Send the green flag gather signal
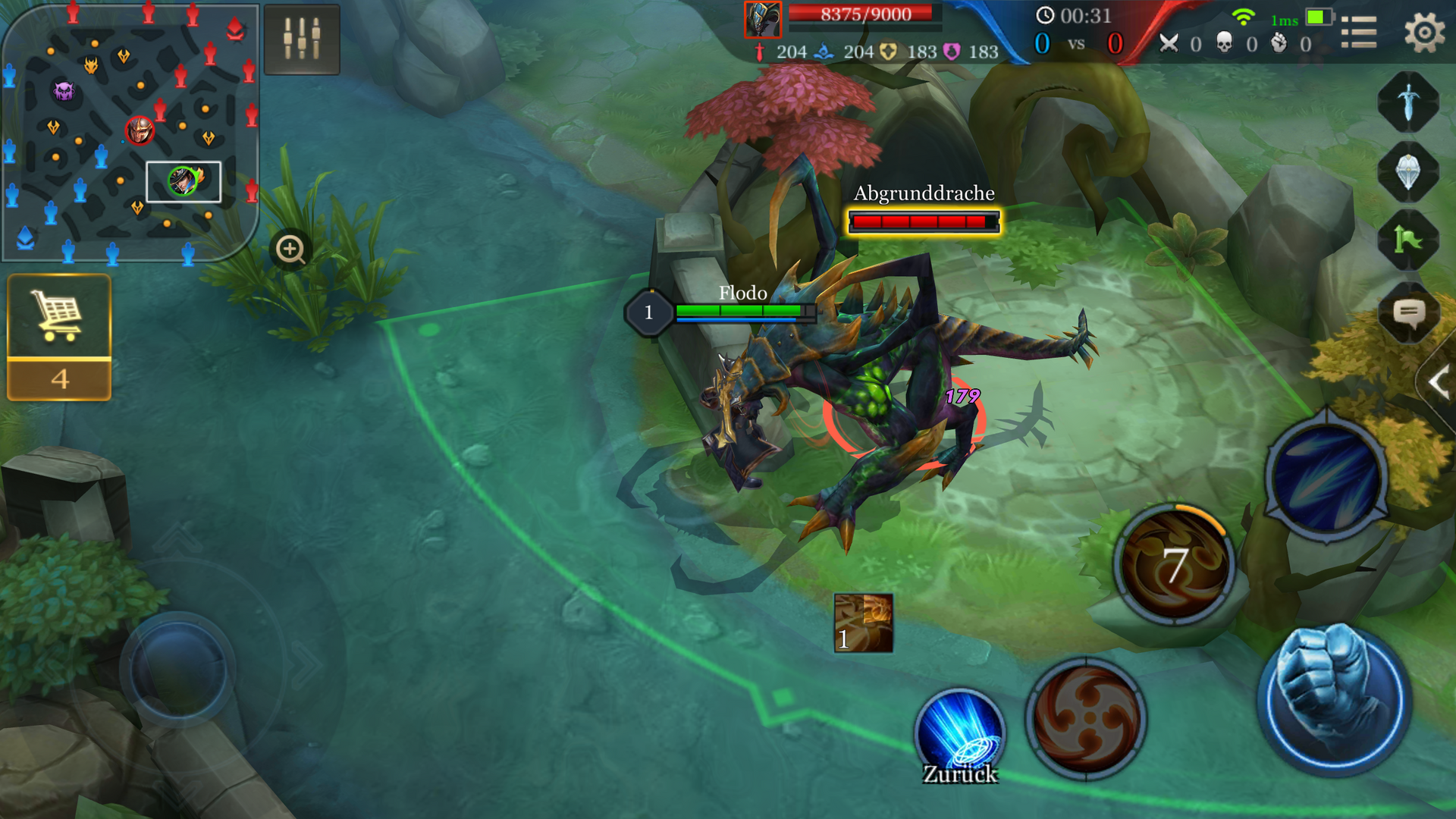Screen dimensions: 1456x819 click(x=1408, y=241)
